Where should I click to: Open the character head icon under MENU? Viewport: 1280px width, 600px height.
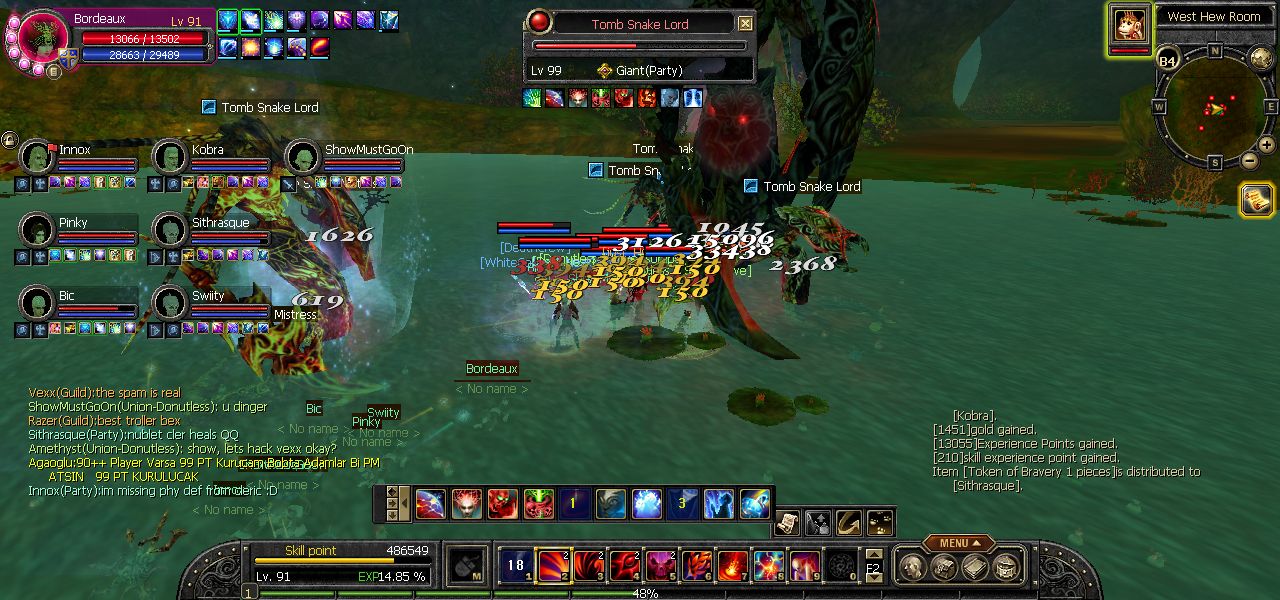point(912,567)
